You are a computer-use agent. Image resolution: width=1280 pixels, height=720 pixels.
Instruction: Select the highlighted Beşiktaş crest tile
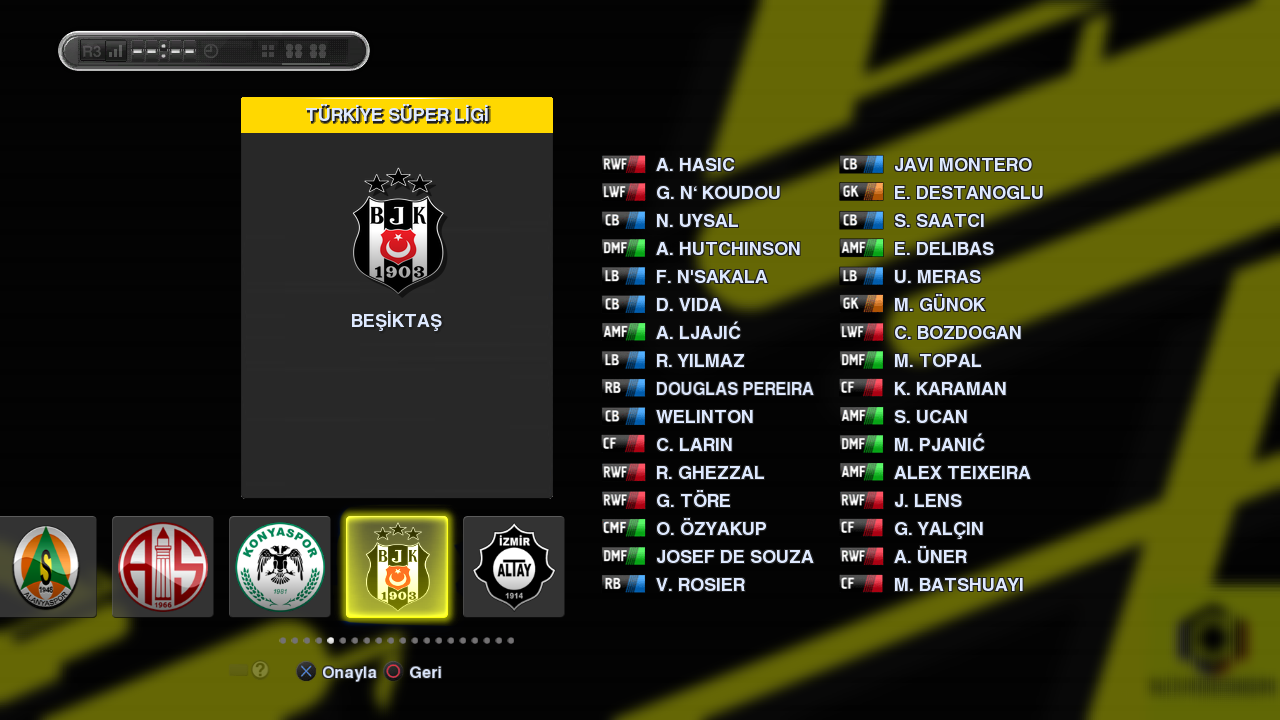point(397,567)
